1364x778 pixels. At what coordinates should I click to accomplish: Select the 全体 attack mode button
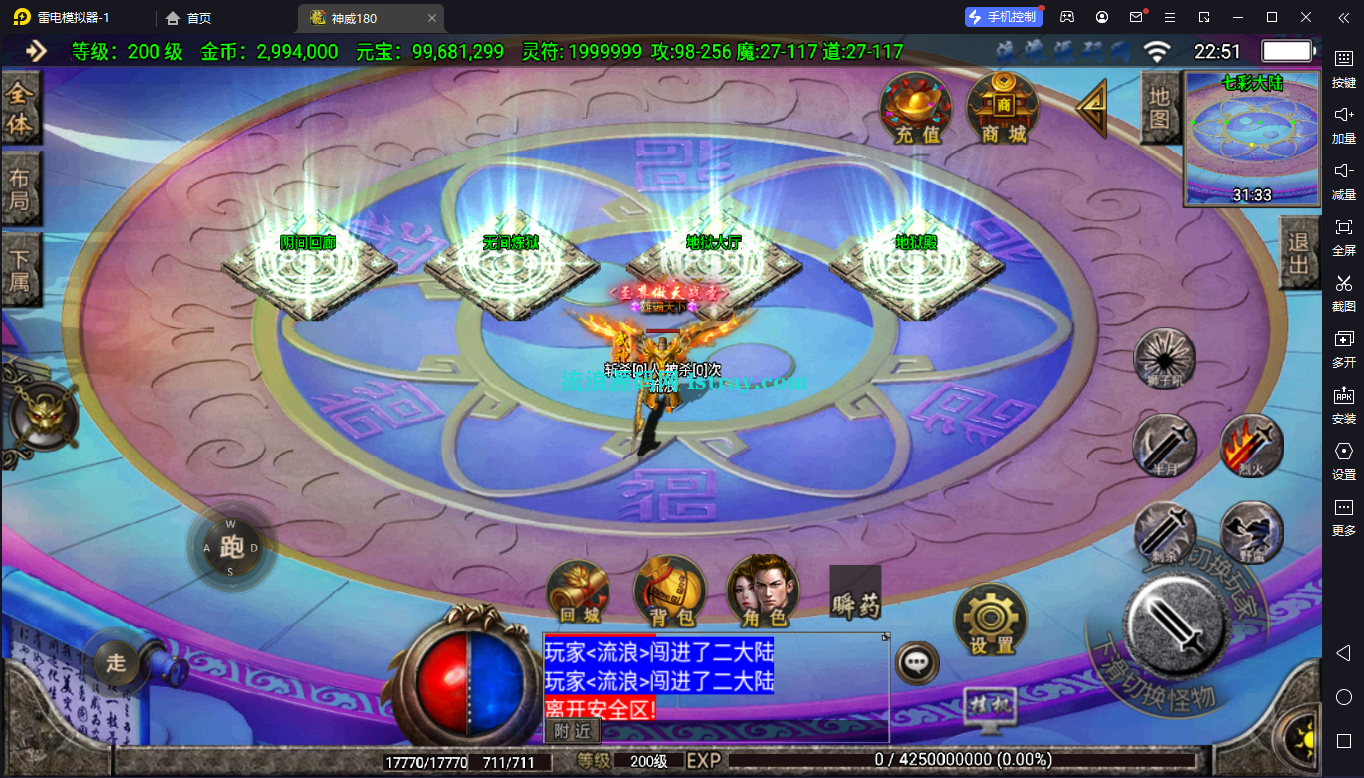(x=20, y=109)
